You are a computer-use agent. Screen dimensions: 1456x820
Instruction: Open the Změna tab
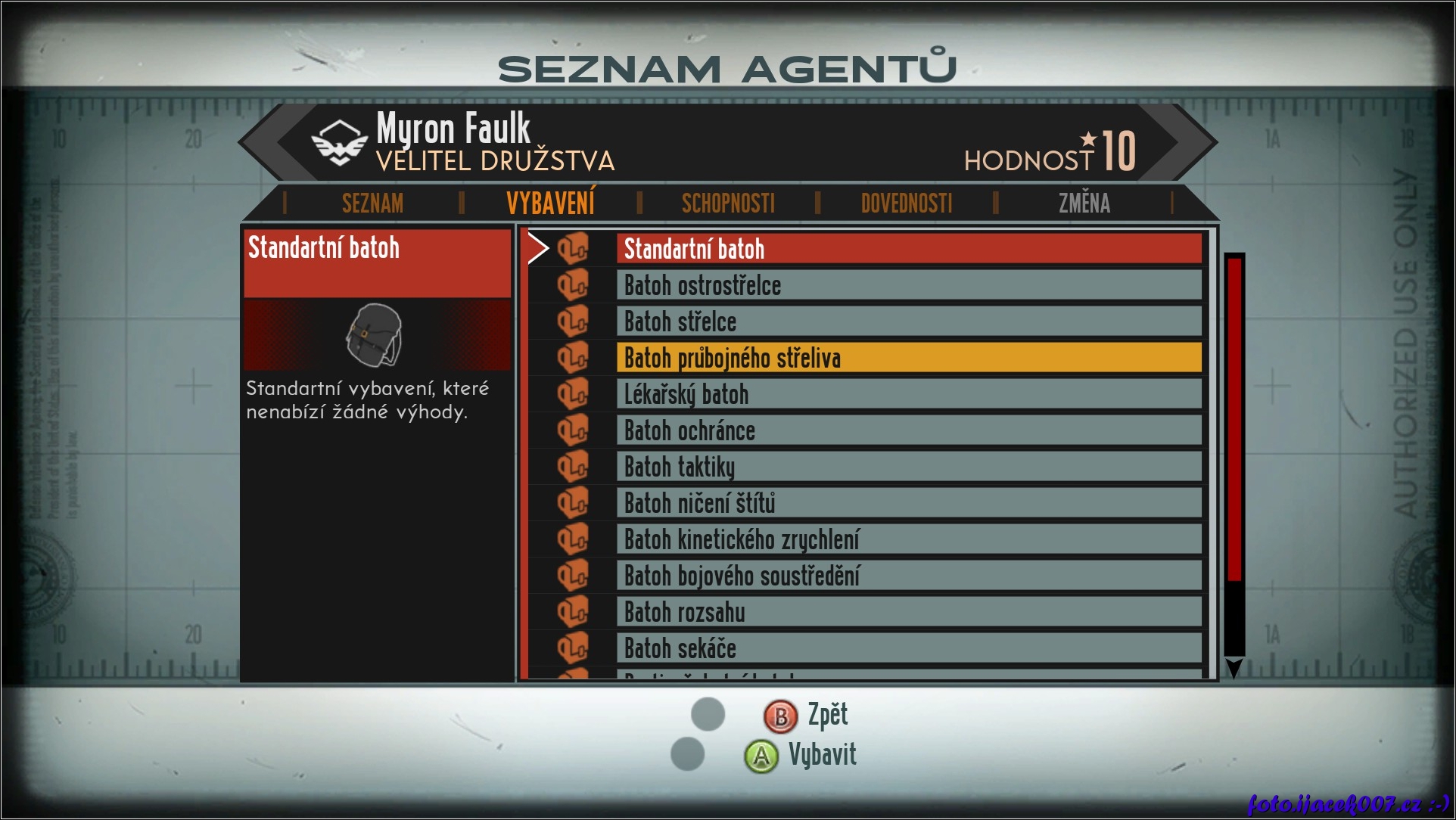pos(1084,203)
